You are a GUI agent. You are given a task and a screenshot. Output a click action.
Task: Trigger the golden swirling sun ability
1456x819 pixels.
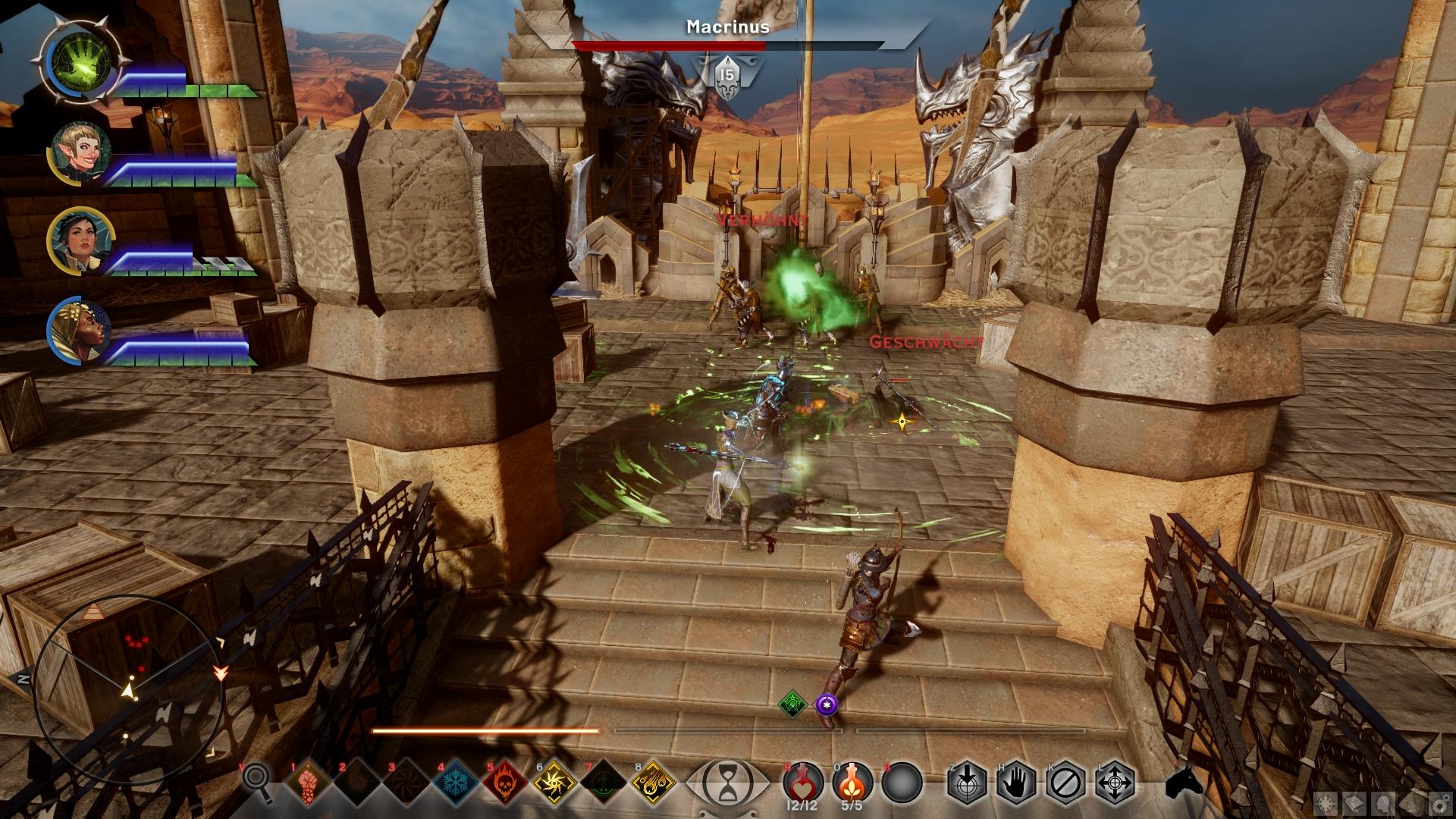pos(553,782)
